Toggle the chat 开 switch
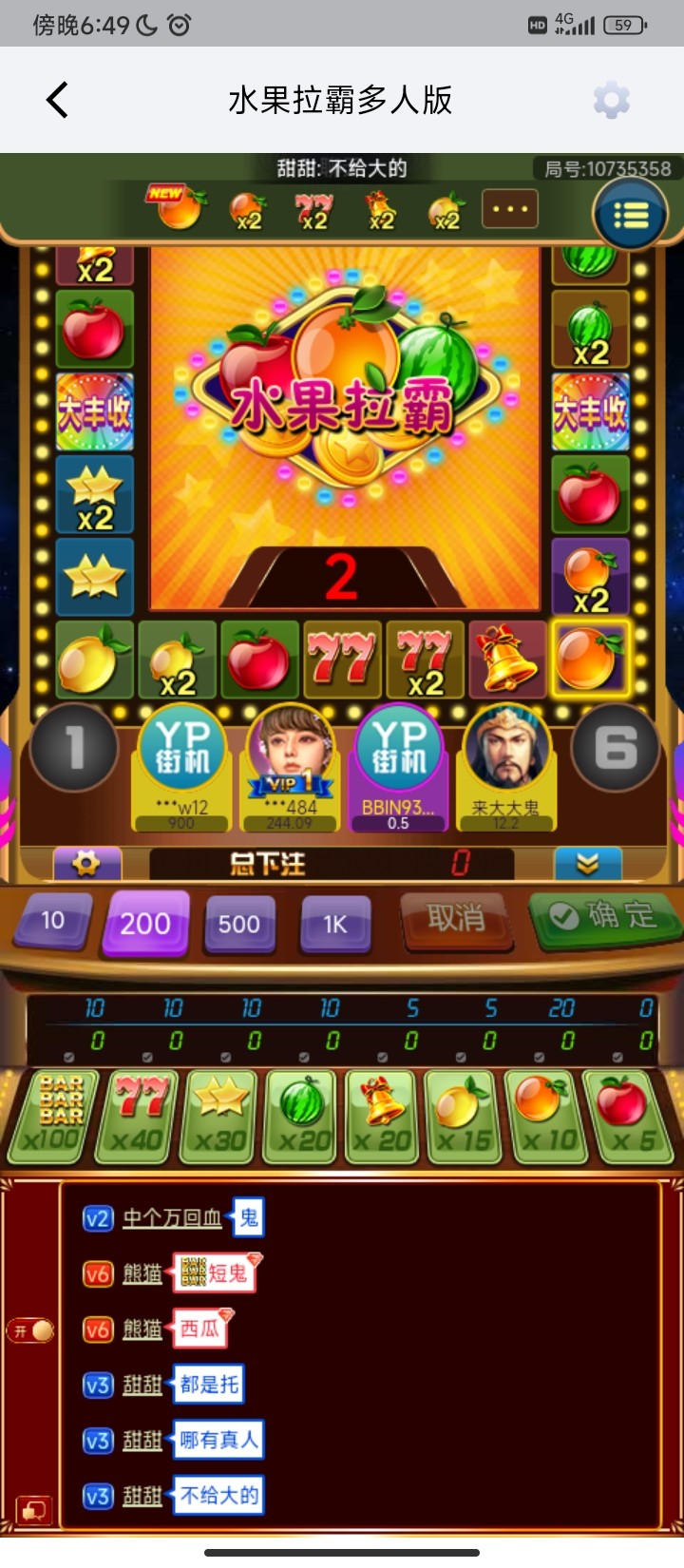This screenshot has width=684, height=1568. pos(31,1330)
